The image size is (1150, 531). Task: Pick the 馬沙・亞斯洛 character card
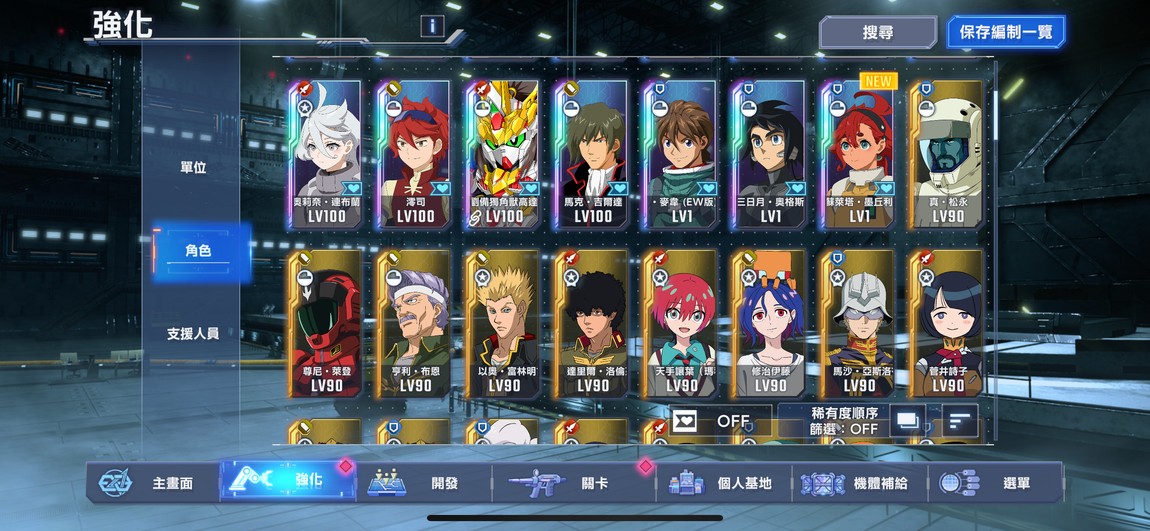click(x=857, y=323)
